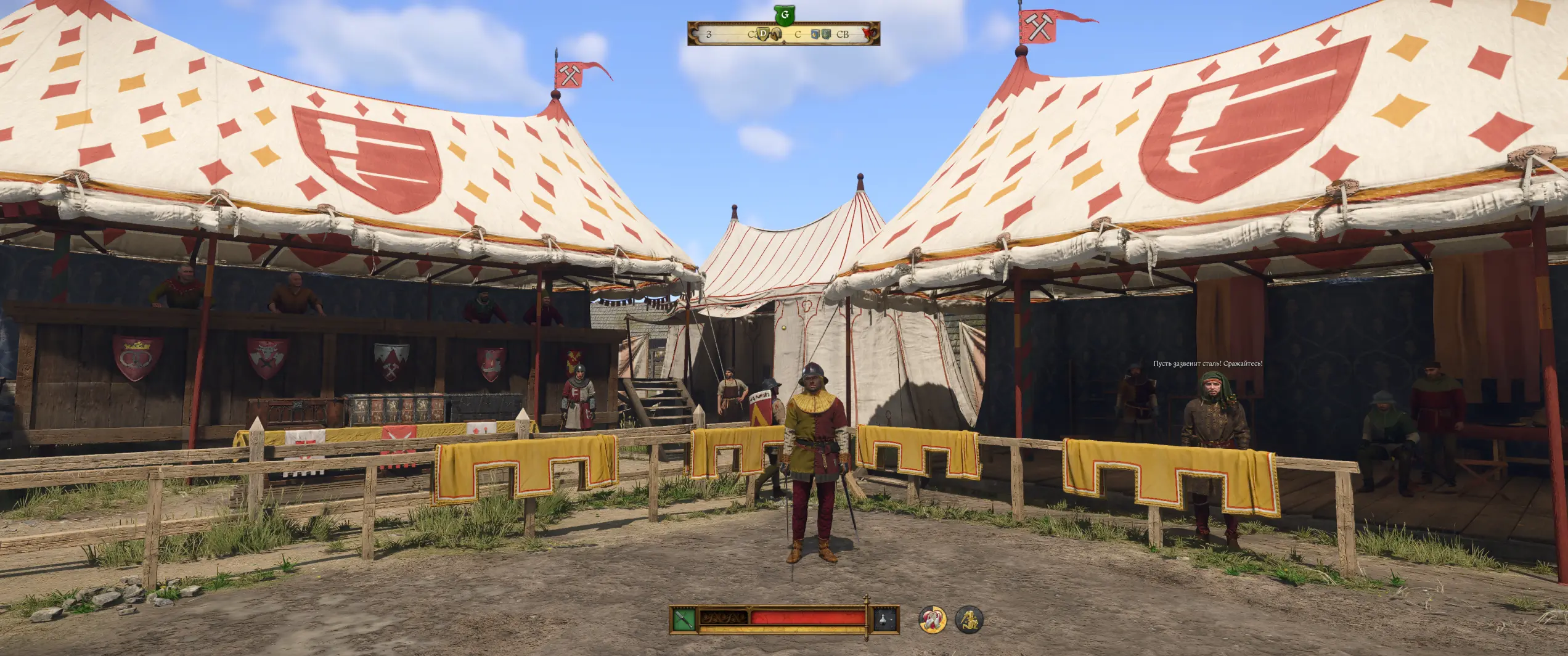Click the green crossed swords weapon slot

click(684, 618)
